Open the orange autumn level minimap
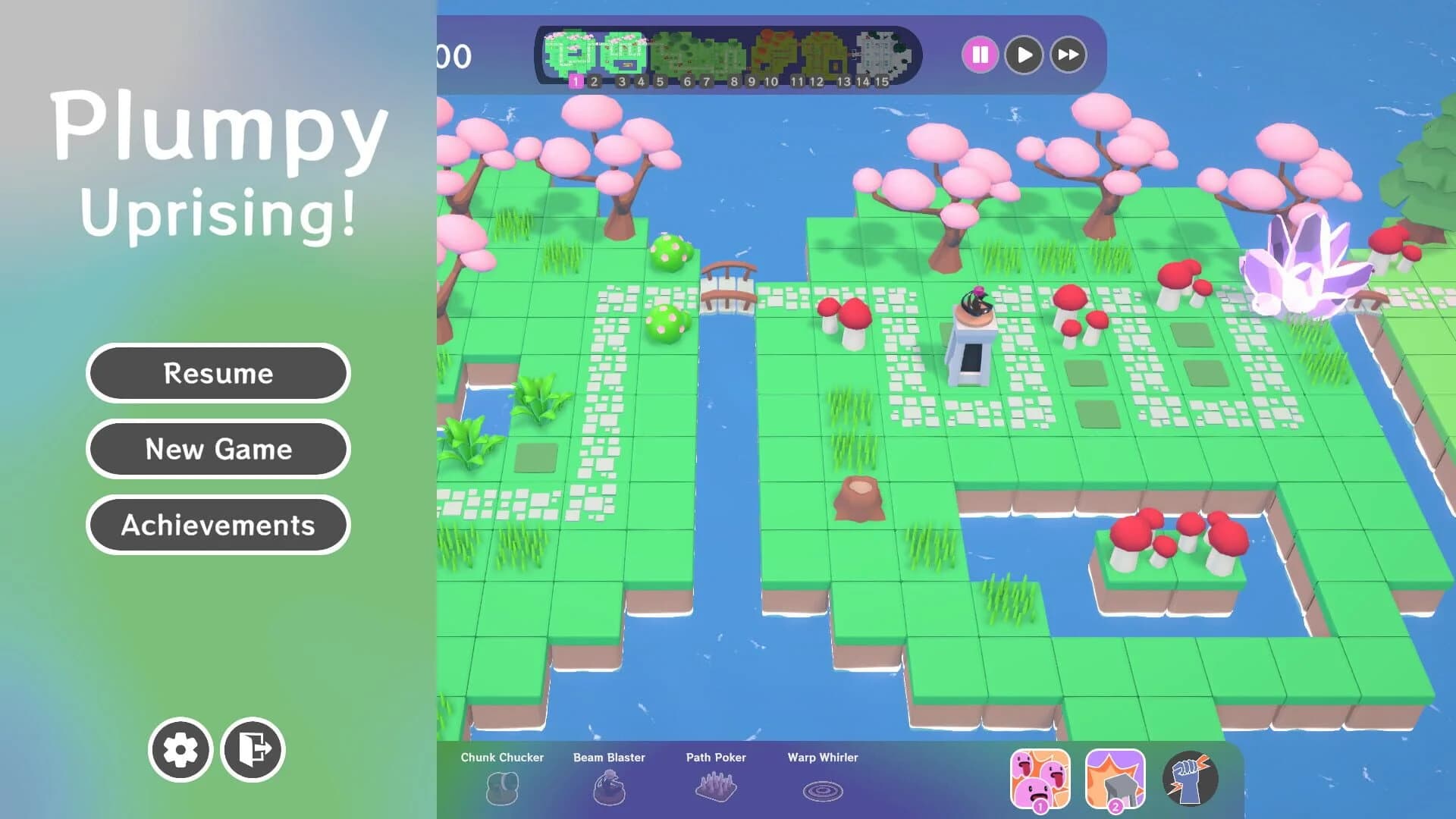 click(775, 53)
